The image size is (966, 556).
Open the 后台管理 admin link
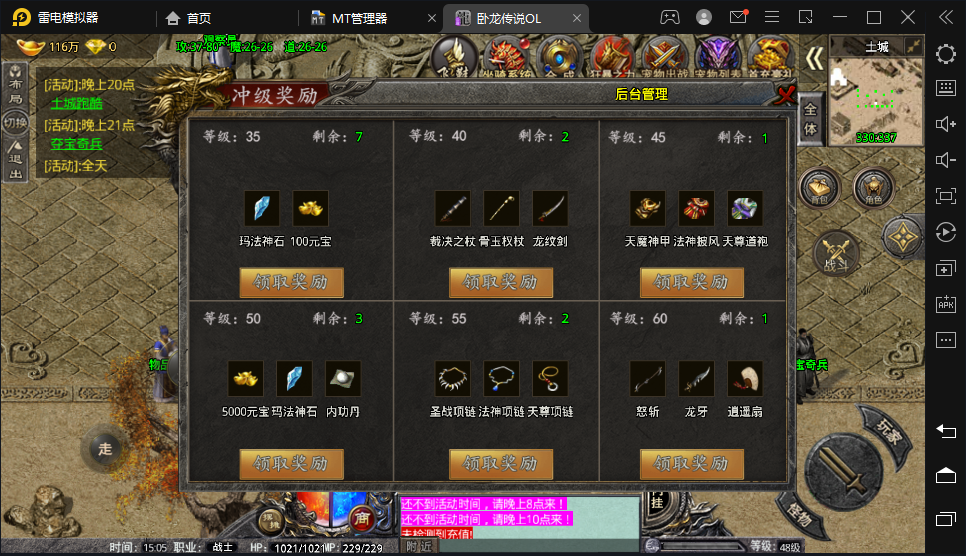[641, 95]
